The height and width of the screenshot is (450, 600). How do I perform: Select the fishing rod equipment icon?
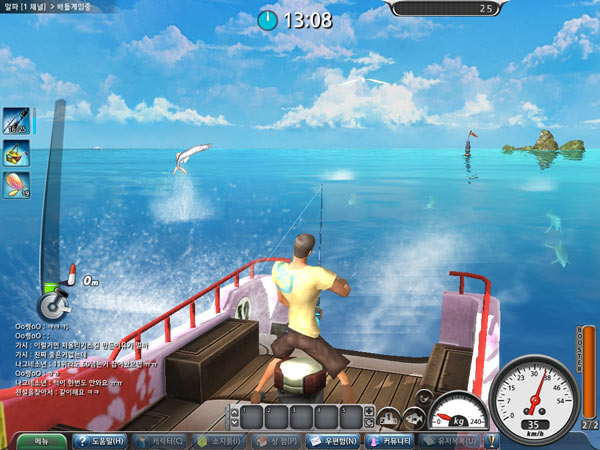point(16,121)
